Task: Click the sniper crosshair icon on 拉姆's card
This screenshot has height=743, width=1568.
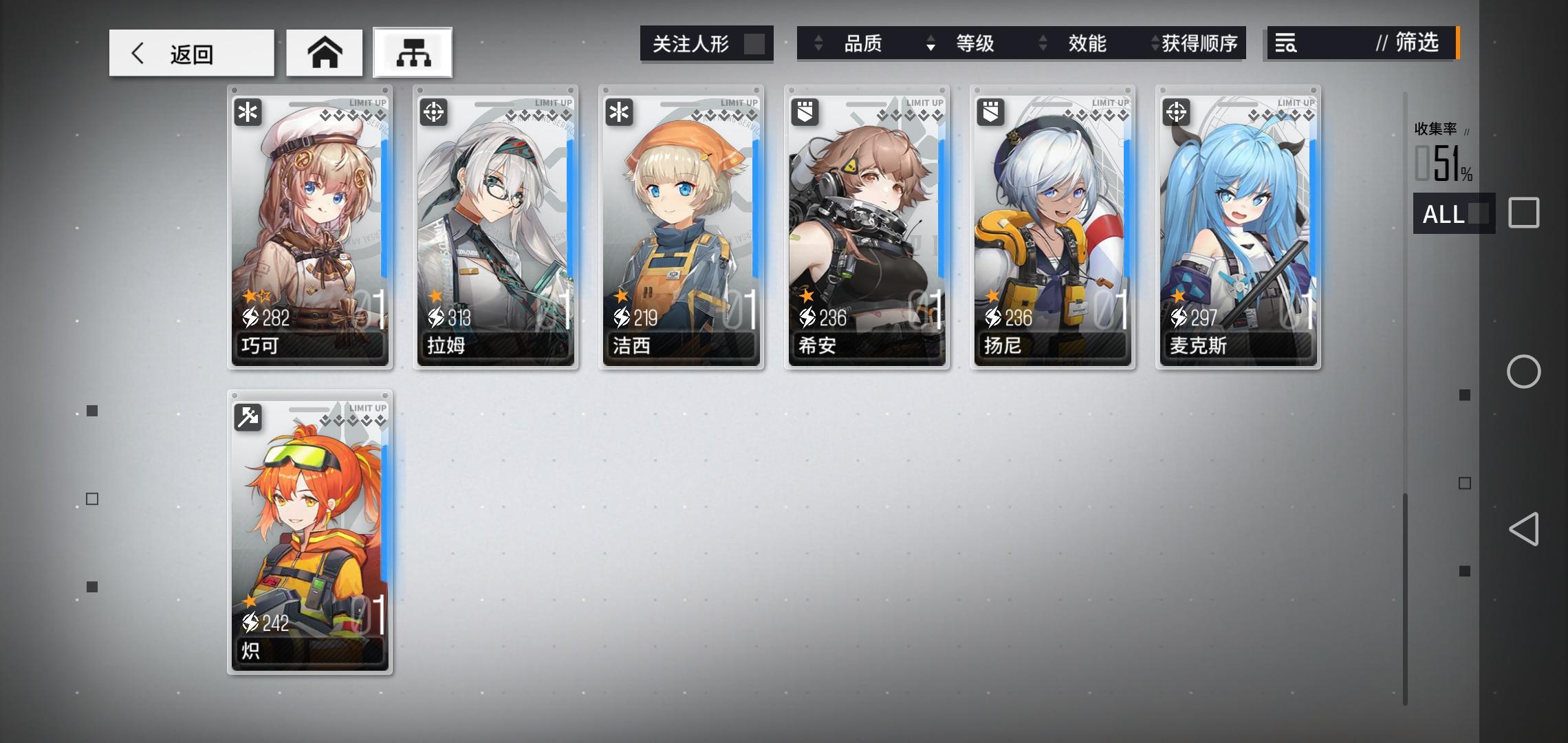Action: (433, 112)
